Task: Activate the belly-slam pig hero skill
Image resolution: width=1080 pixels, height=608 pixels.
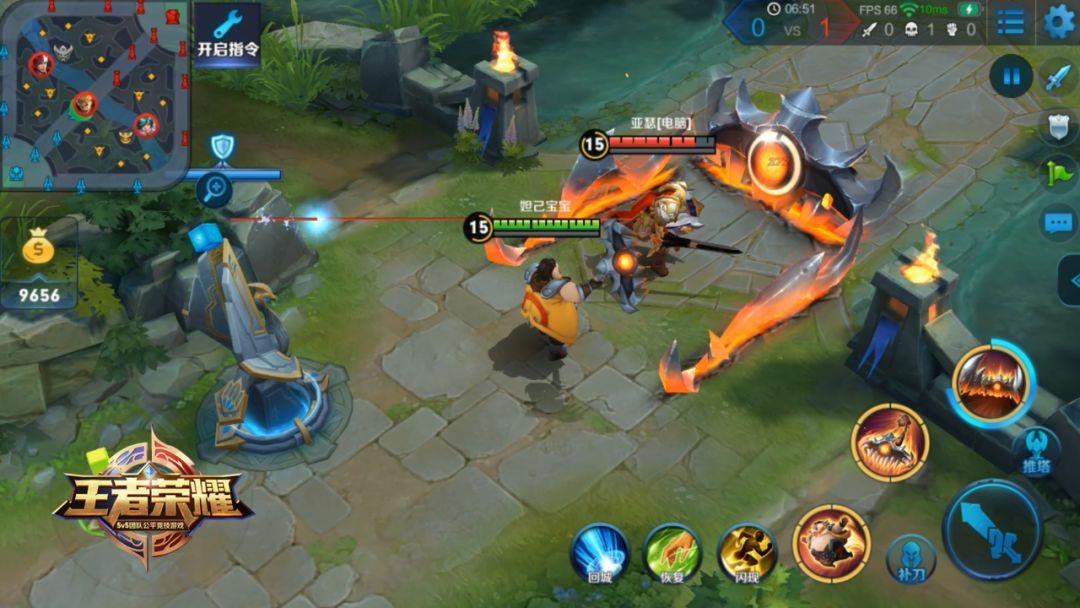Action: pyautogui.click(x=831, y=543)
